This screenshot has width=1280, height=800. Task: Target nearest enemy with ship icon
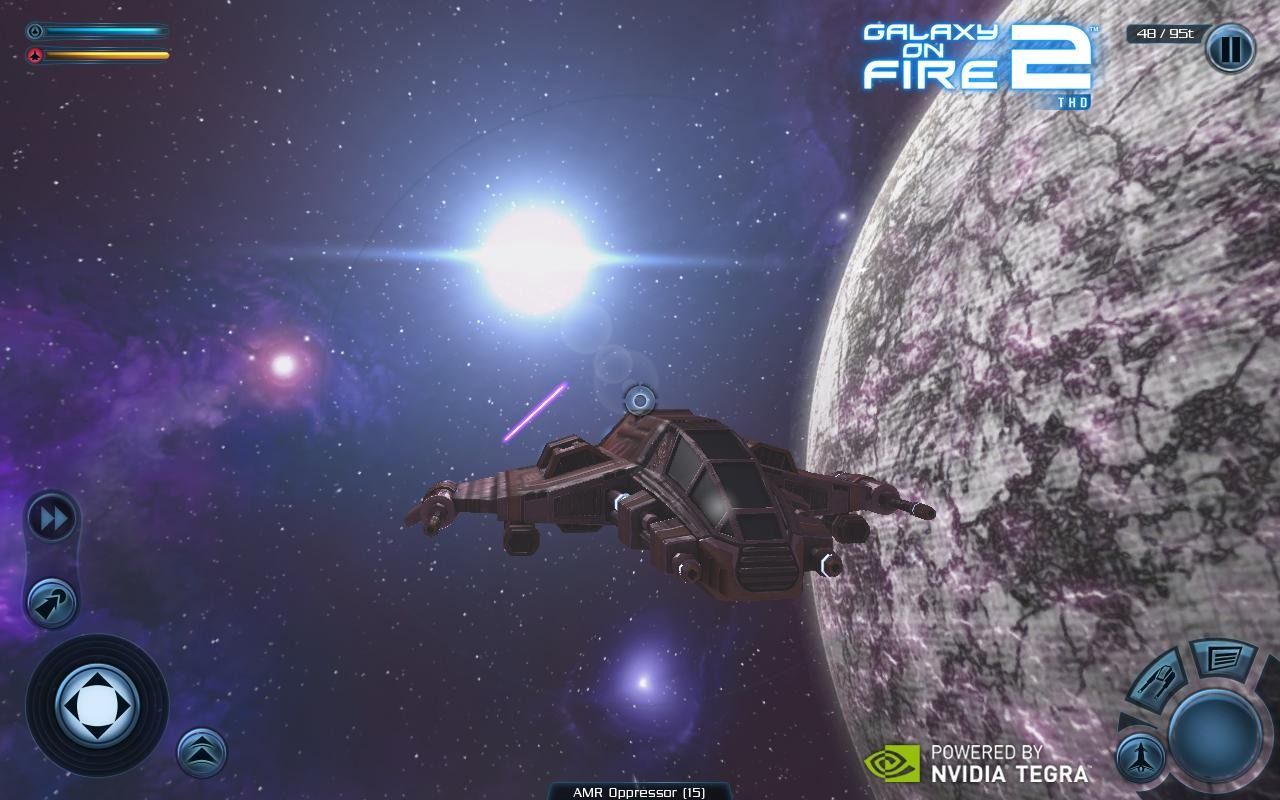click(1140, 757)
